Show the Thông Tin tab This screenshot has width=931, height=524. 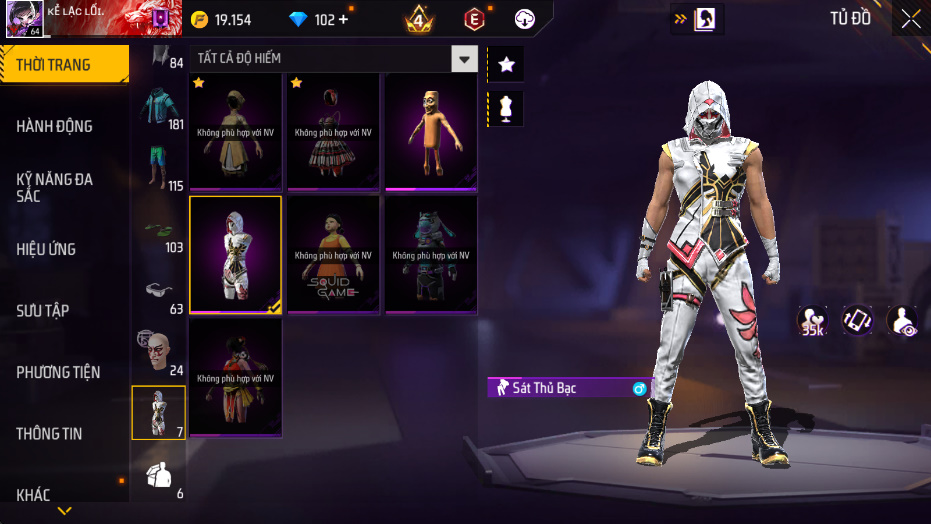pos(49,434)
